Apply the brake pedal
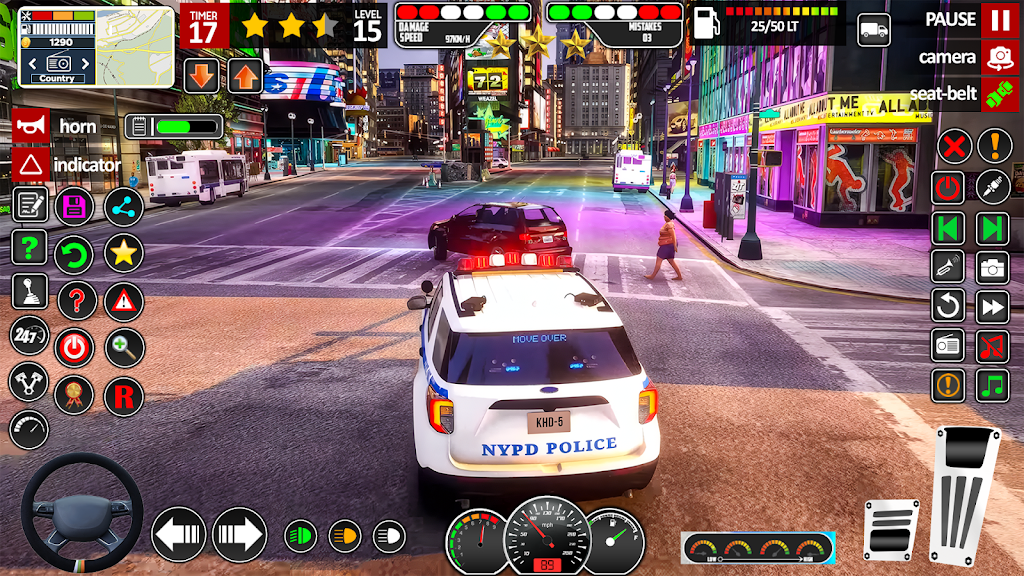This screenshot has width=1024, height=576. 892,529
